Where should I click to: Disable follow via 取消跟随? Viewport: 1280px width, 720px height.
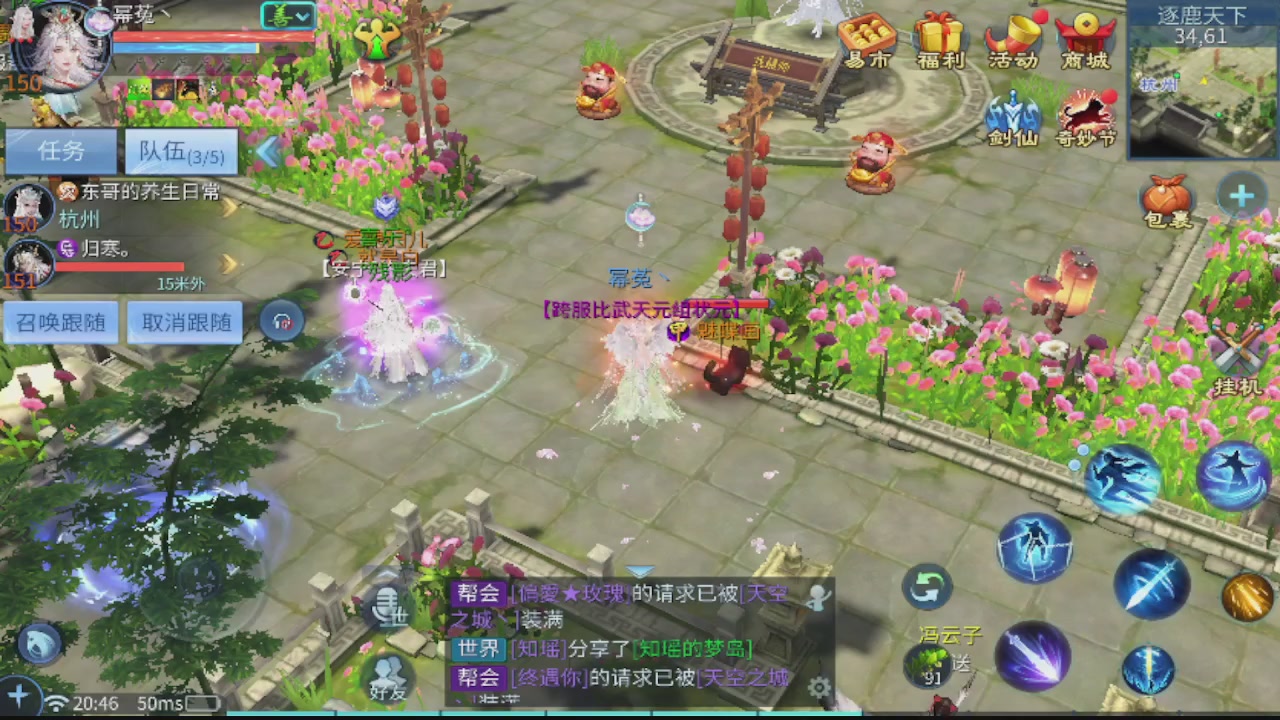[184, 322]
